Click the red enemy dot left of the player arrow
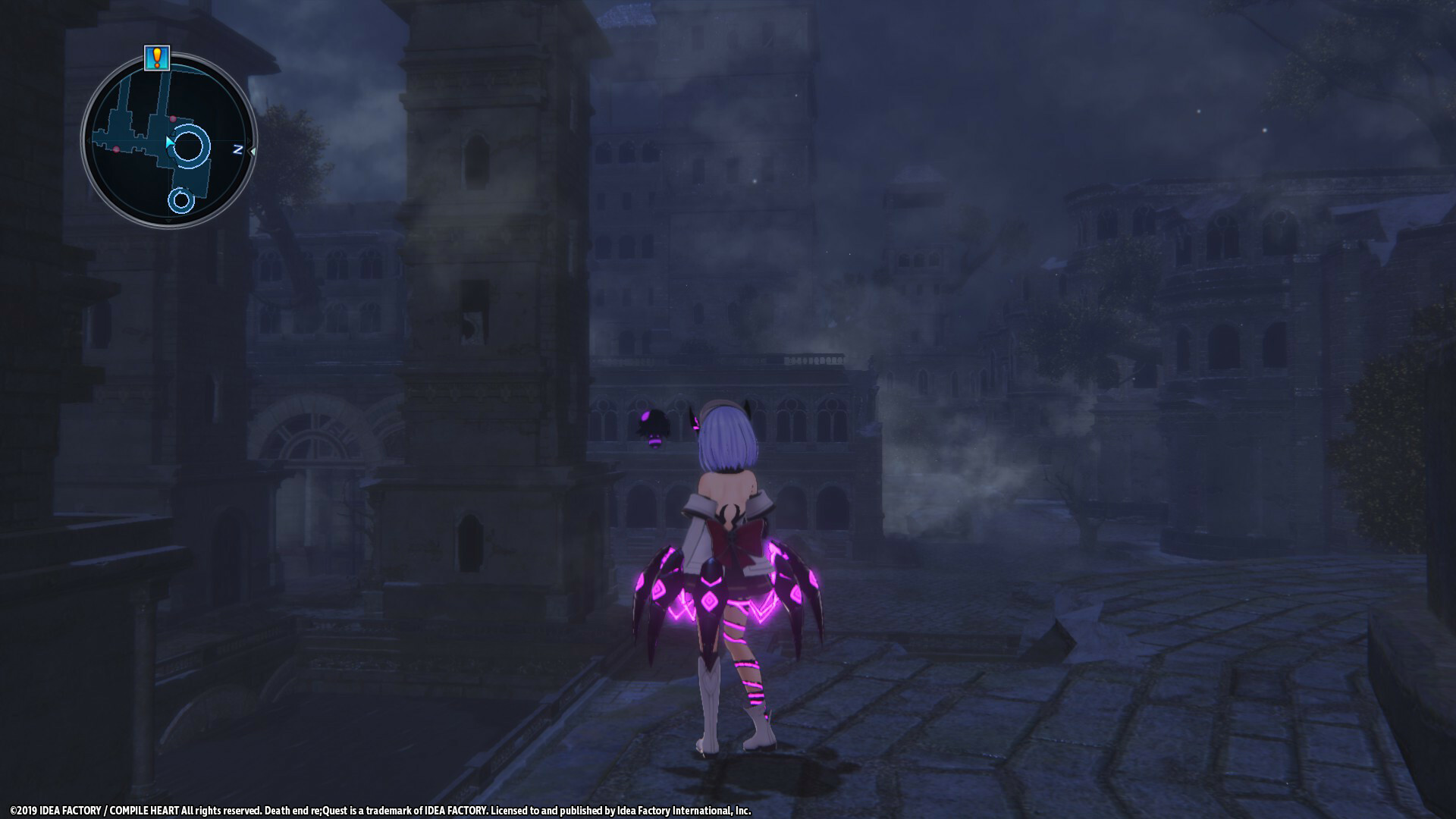The image size is (1456, 819). pyautogui.click(x=115, y=148)
